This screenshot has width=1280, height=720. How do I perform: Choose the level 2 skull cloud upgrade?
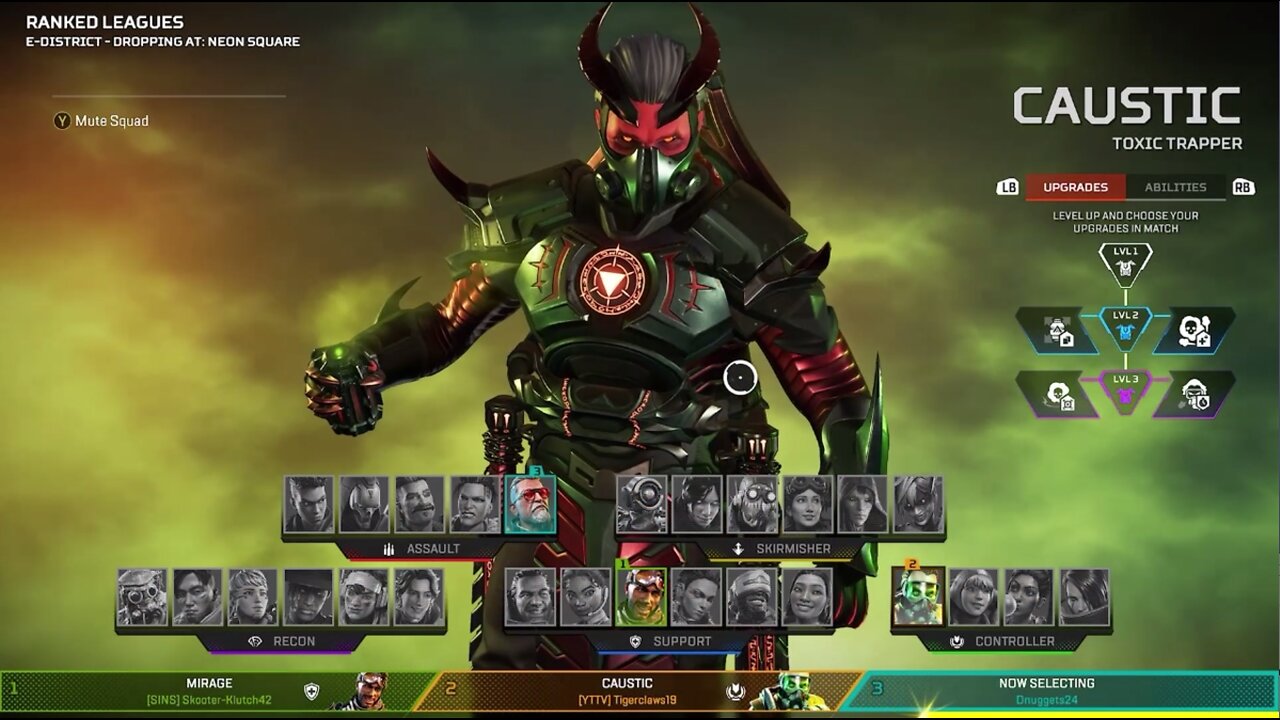click(1195, 331)
